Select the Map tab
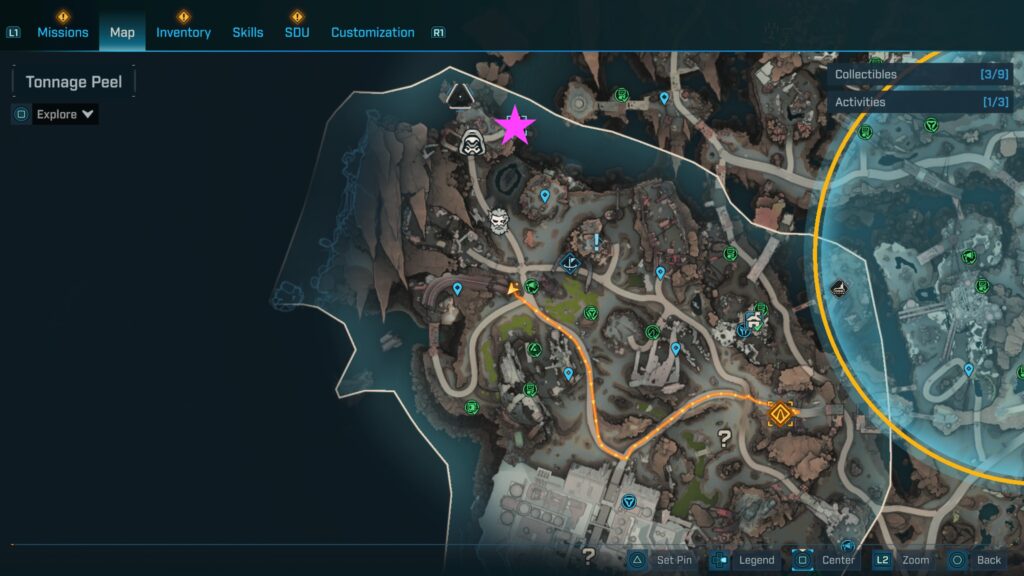 pos(122,32)
